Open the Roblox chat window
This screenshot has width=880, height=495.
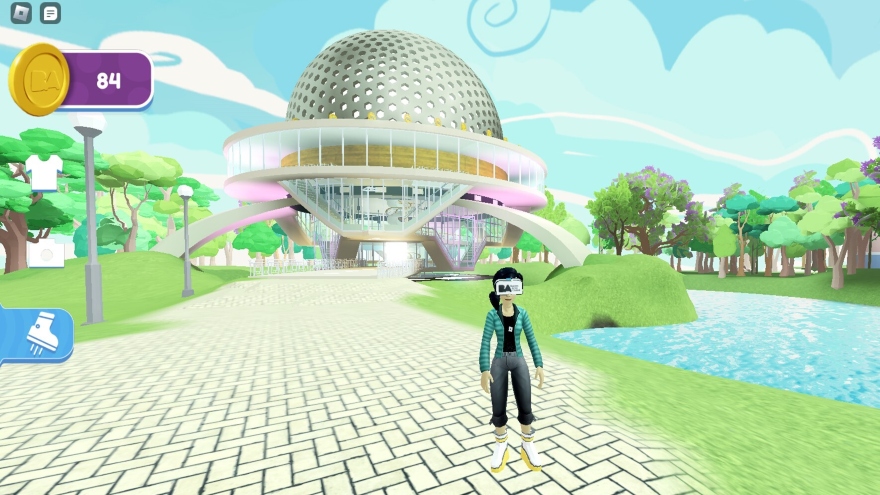click(x=50, y=13)
